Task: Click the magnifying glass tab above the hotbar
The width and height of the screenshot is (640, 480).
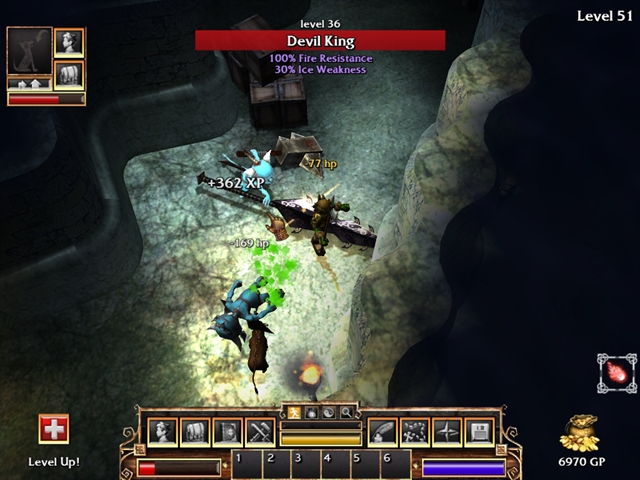Action: [346, 411]
